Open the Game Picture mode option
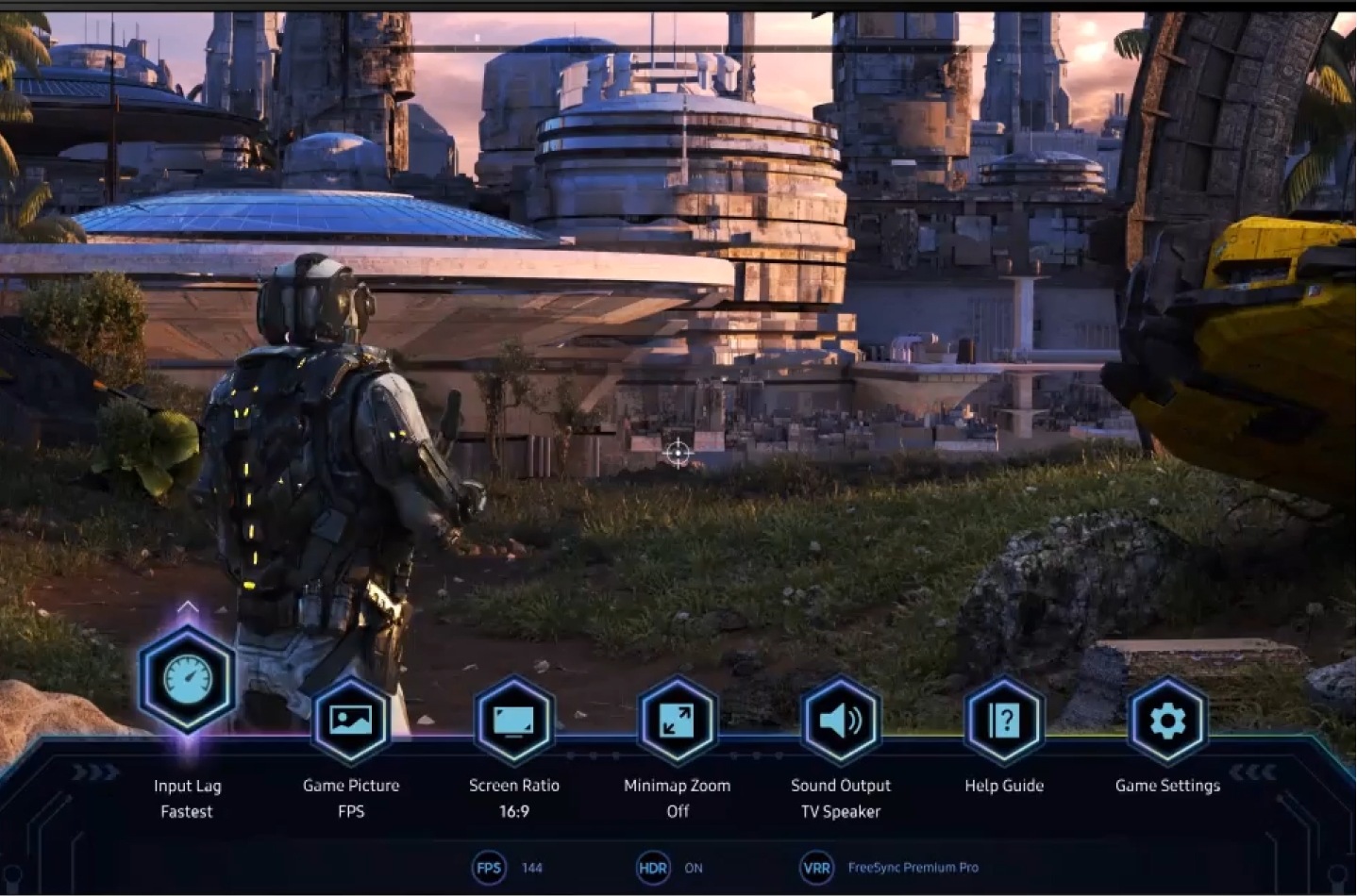 350,722
